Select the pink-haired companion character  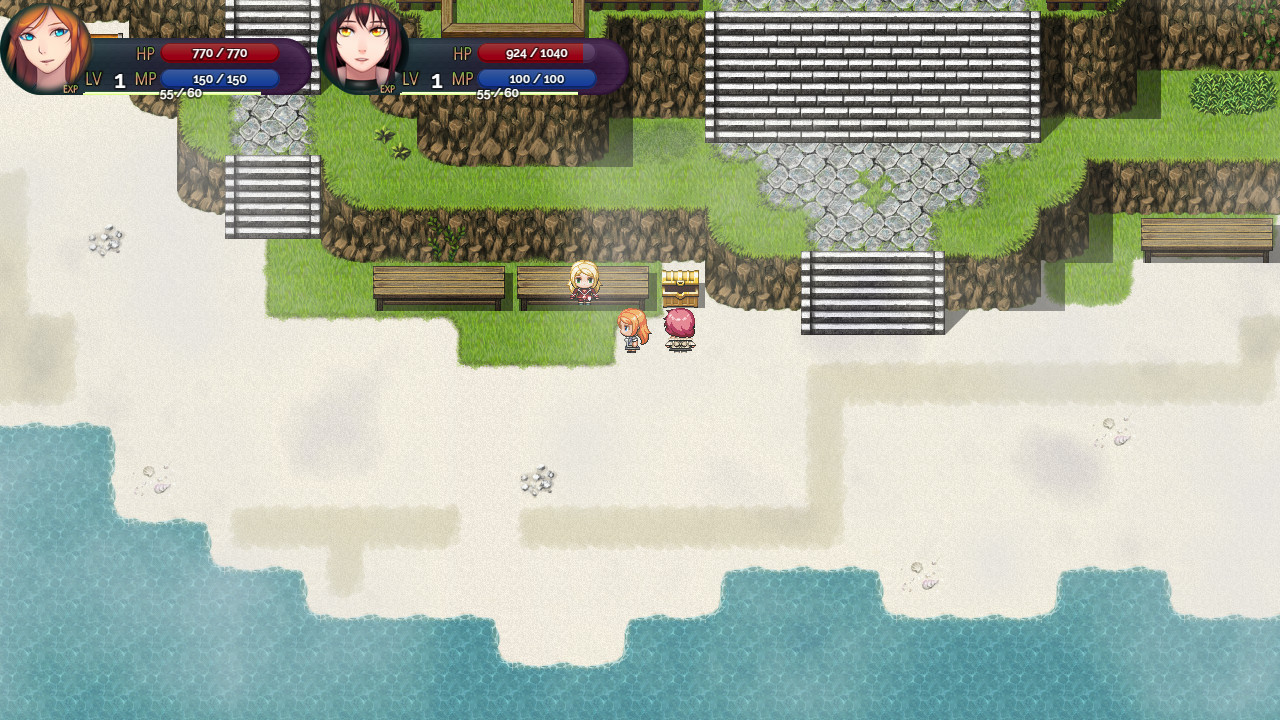(678, 330)
